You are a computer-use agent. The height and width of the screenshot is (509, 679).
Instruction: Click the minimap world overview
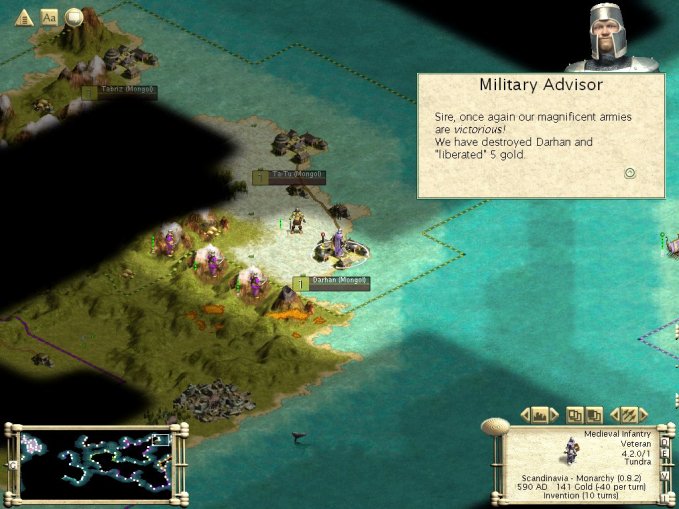click(x=96, y=465)
